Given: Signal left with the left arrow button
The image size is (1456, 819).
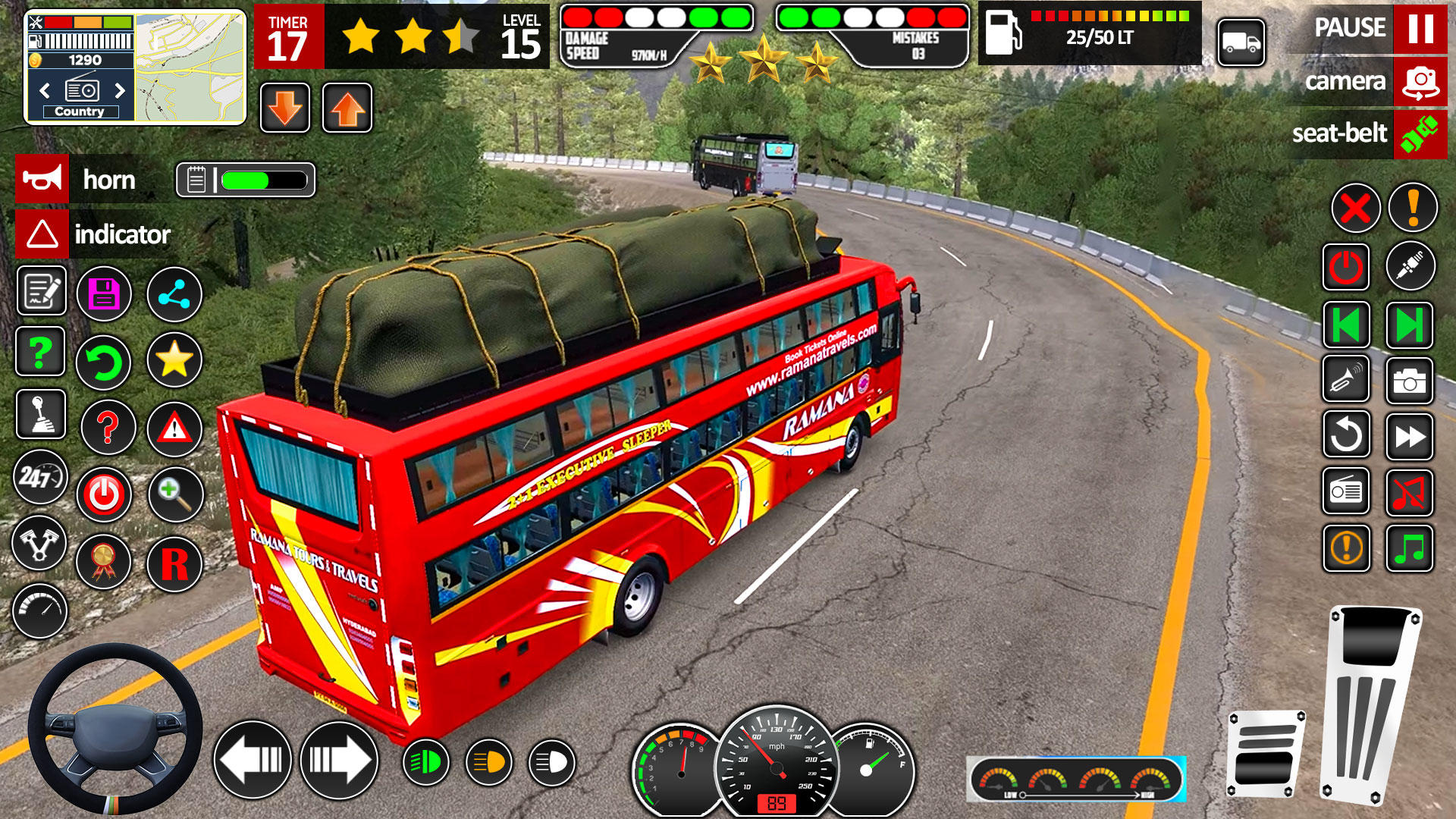Looking at the screenshot, I should 253,760.
